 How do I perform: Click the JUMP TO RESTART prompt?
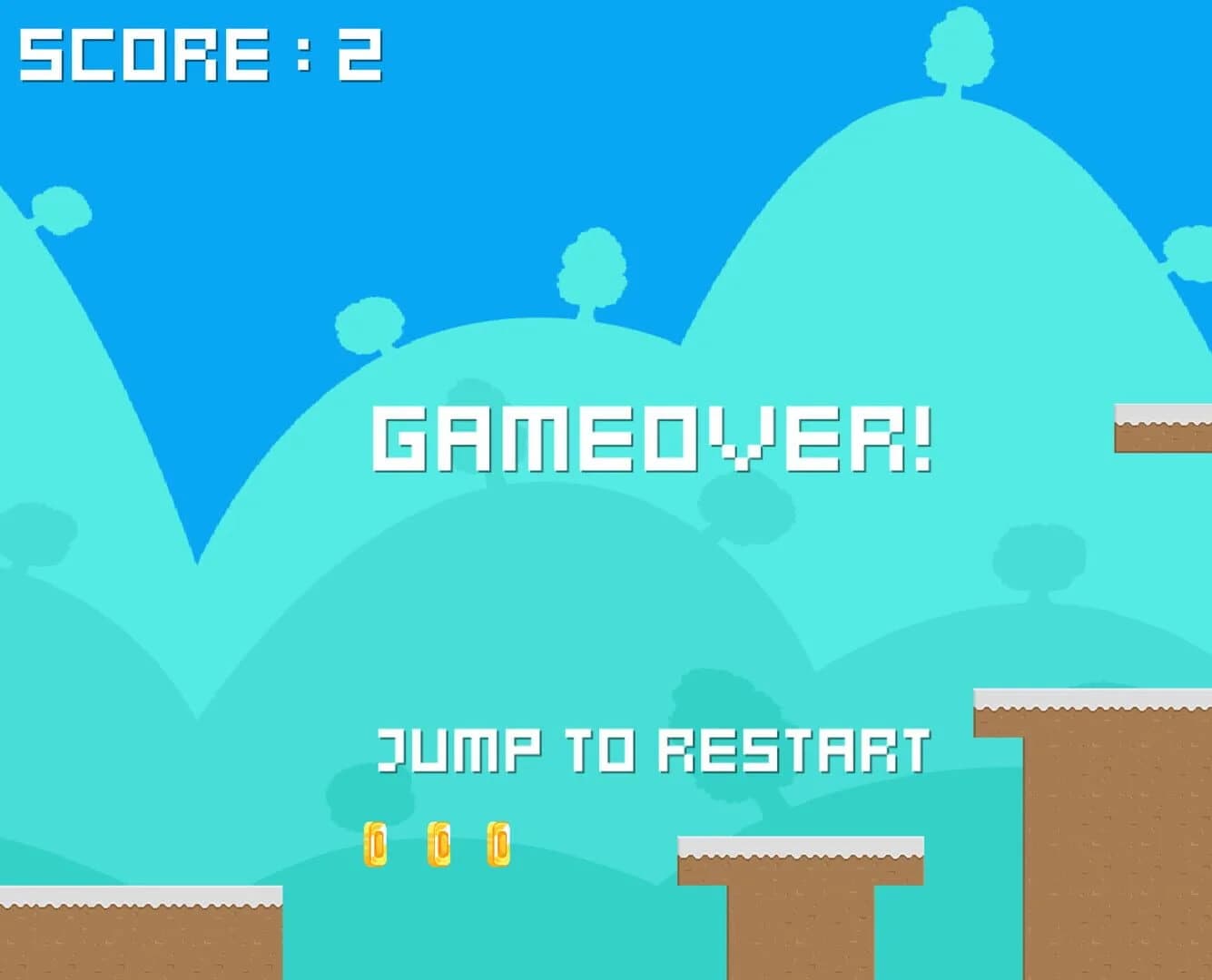click(x=654, y=749)
